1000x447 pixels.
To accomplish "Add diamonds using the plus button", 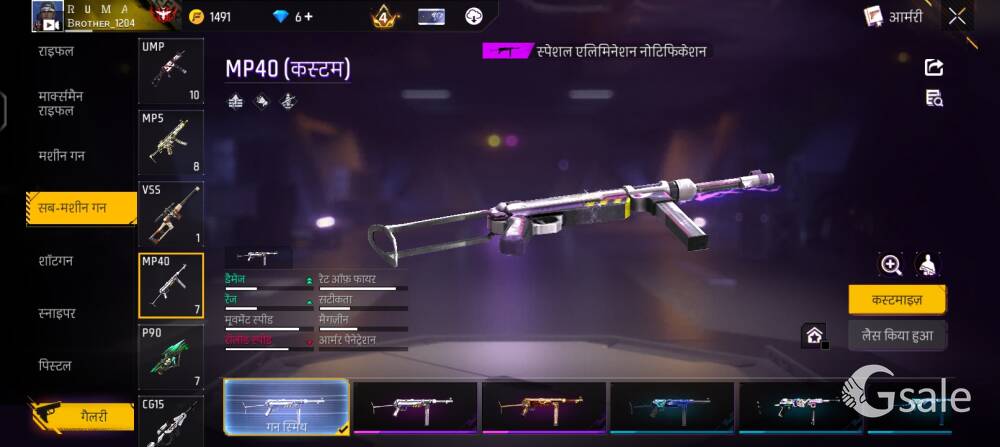I will pos(308,17).
